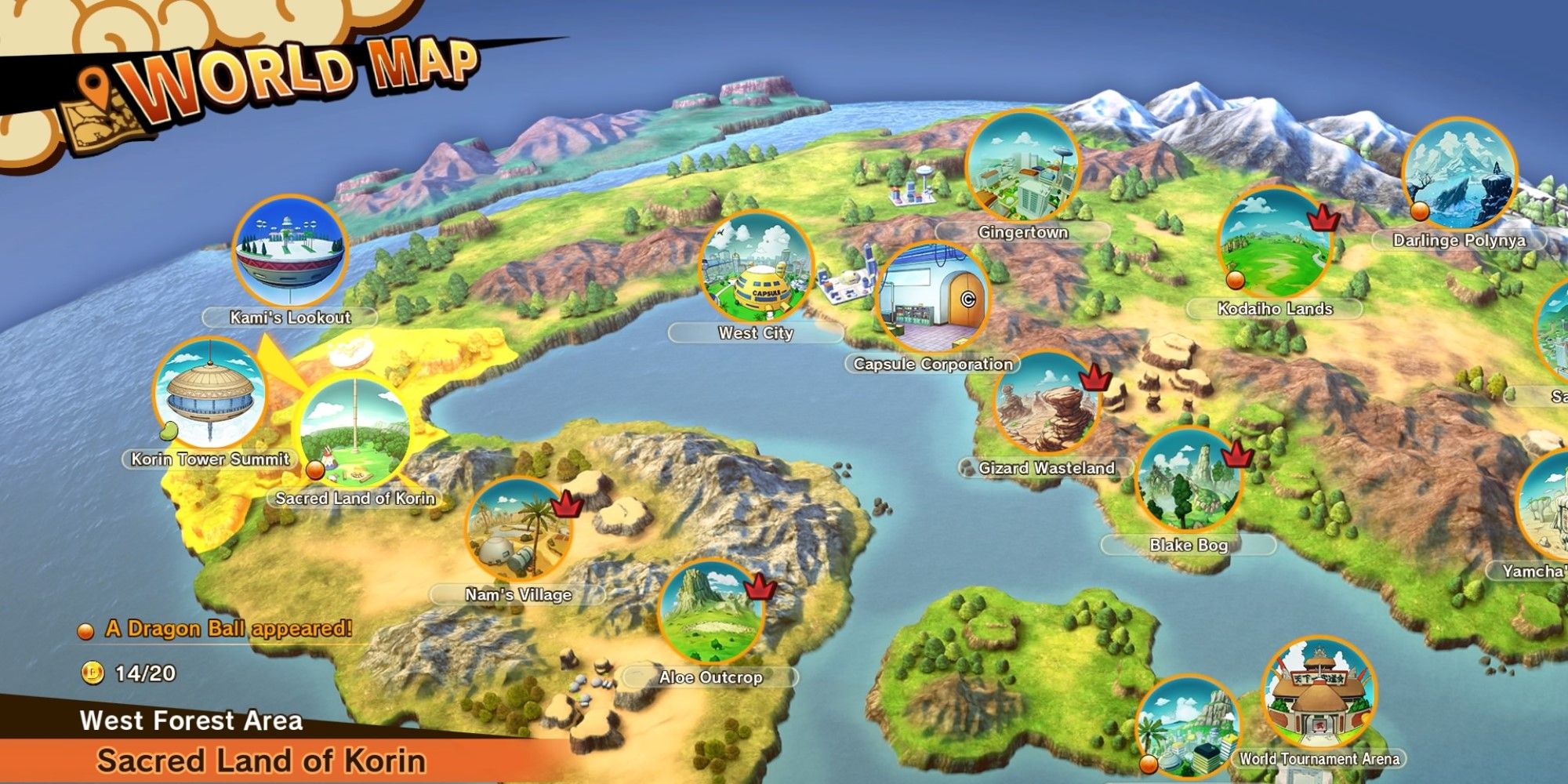Click the Dragon Ball orb near Darlinge Polynya

click(x=1419, y=210)
